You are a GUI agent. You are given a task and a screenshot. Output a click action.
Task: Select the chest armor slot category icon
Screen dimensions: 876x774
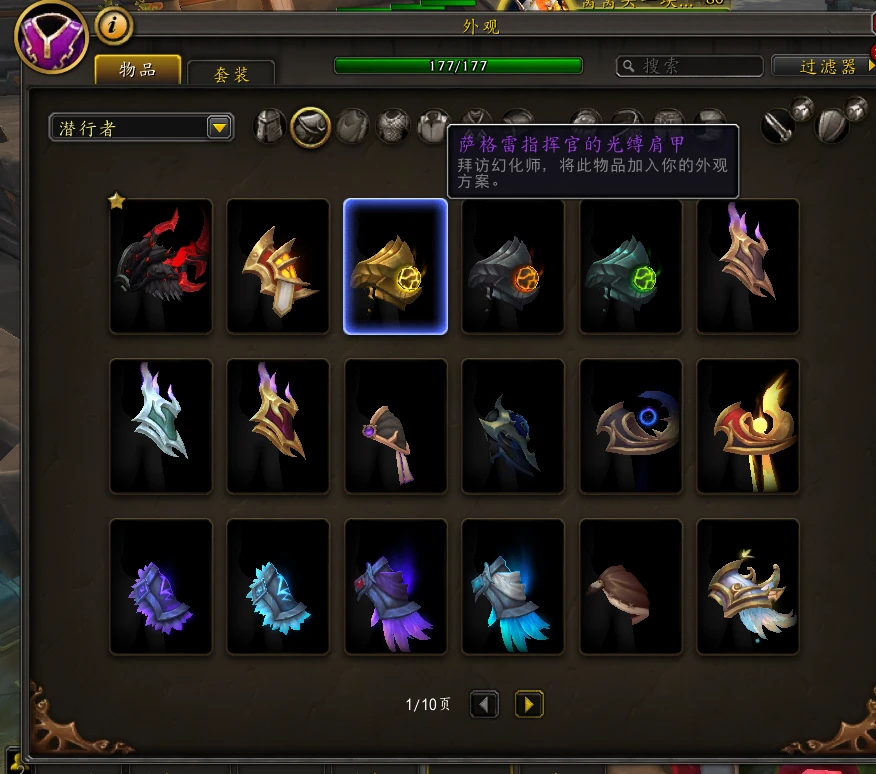pos(394,127)
